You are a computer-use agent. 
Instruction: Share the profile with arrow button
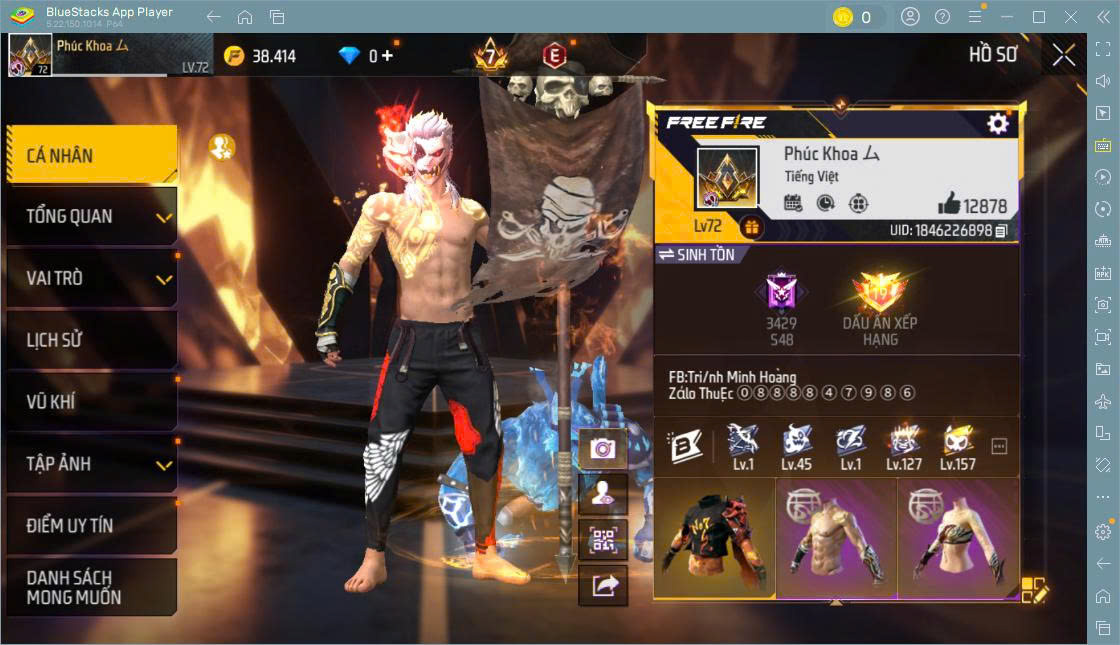tap(602, 586)
